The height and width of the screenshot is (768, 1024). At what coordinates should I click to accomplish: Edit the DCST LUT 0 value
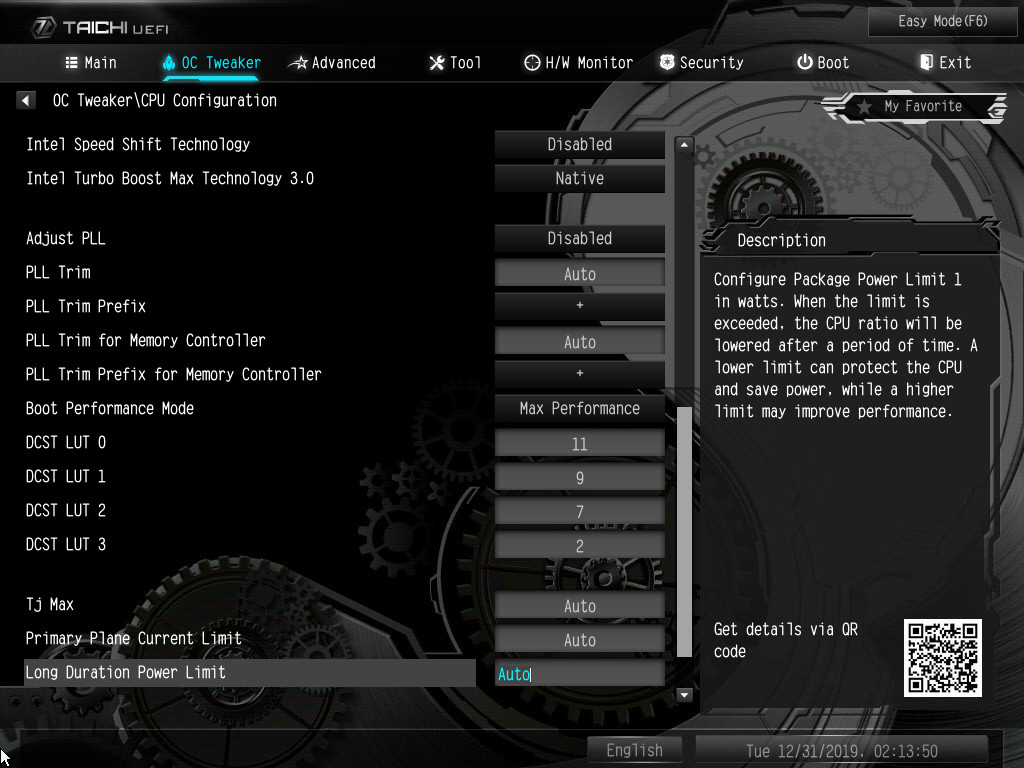tap(579, 444)
